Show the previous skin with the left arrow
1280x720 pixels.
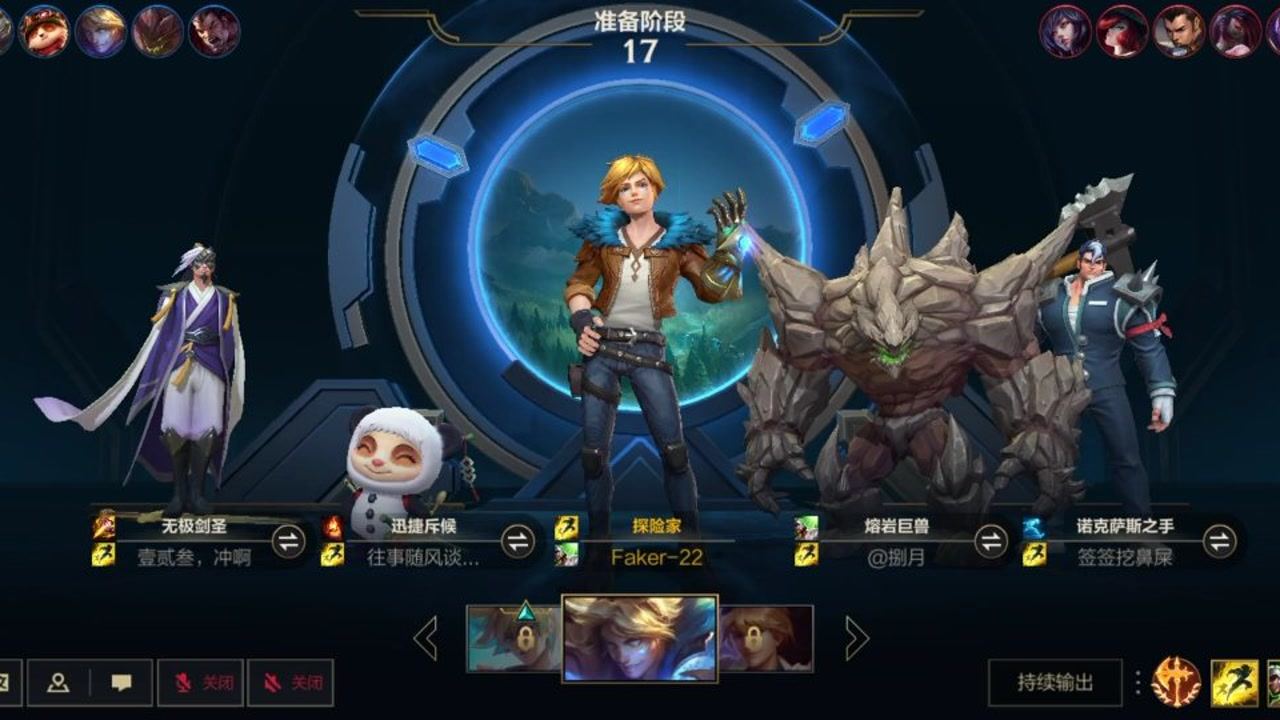(x=427, y=638)
